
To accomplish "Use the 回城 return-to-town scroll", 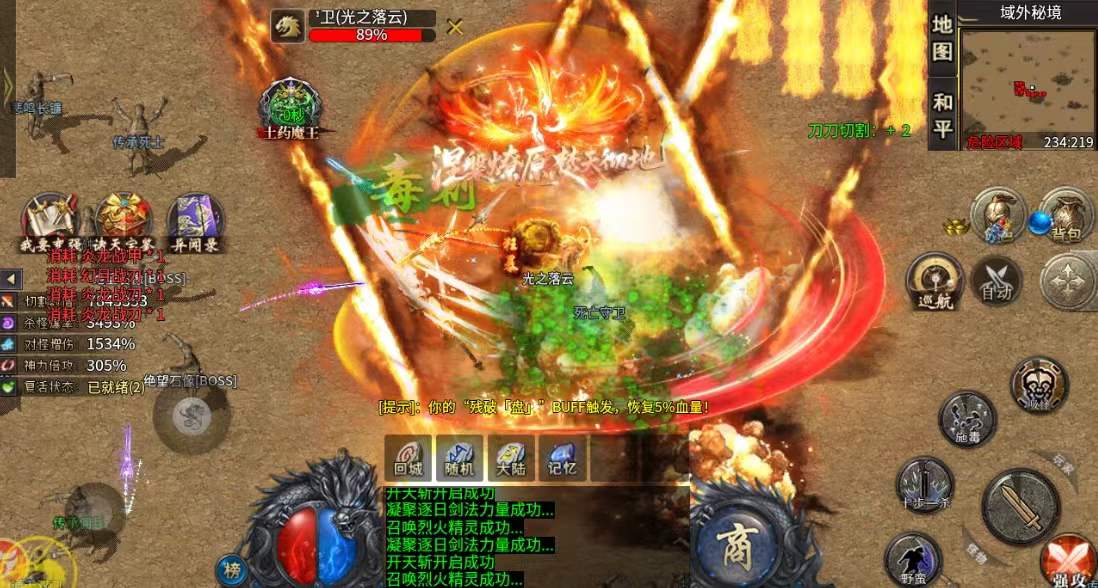I will pyautogui.click(x=408, y=459).
